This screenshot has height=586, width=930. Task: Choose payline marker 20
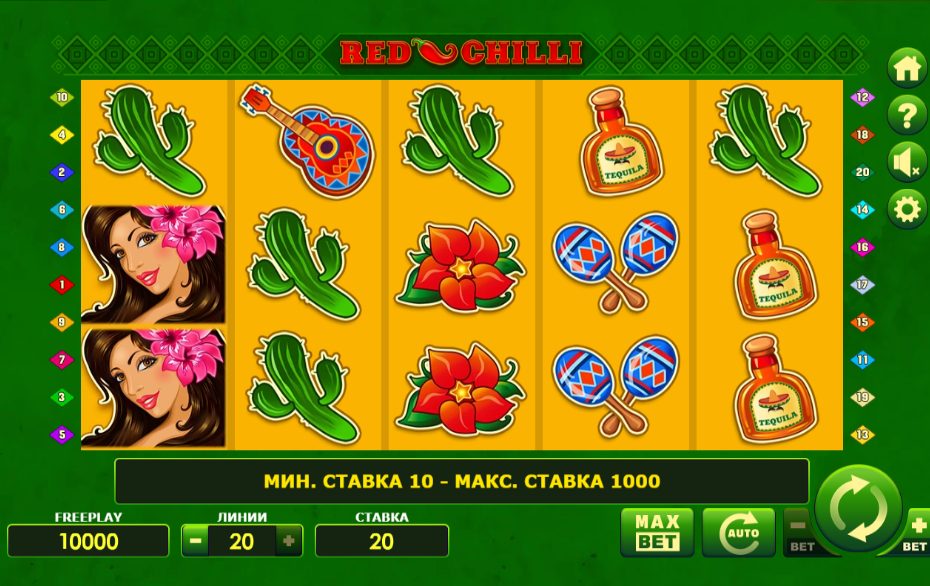pyautogui.click(x=862, y=172)
